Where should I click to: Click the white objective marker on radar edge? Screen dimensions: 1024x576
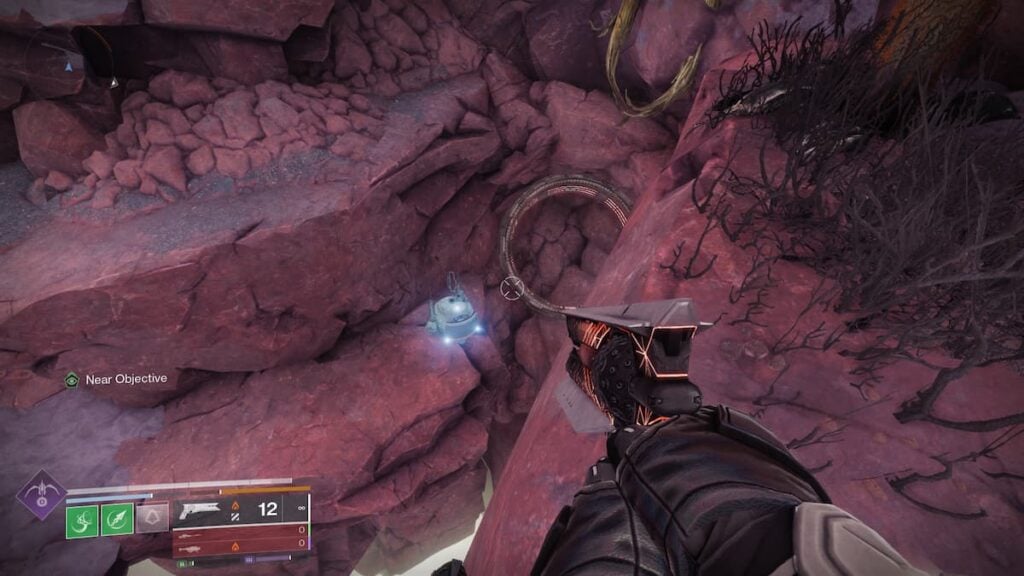tap(113, 82)
